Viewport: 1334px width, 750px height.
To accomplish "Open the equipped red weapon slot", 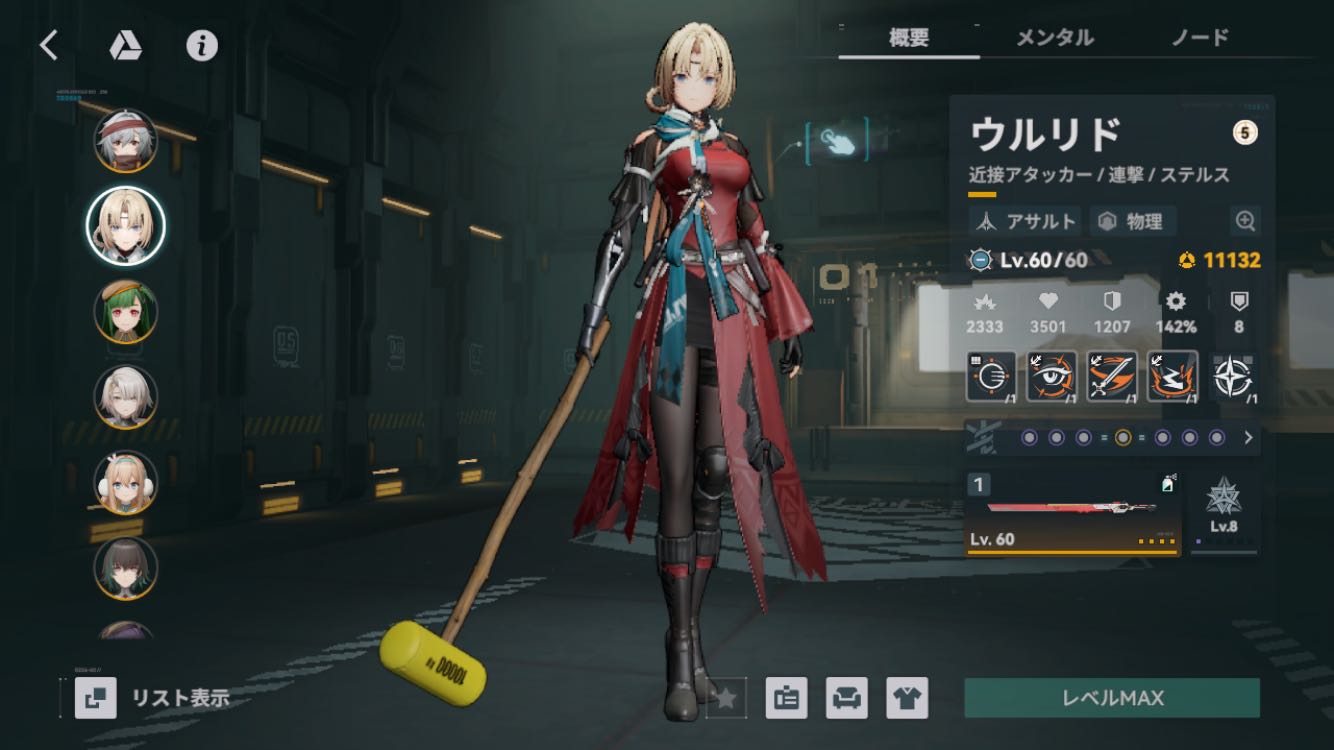I will click(x=1071, y=513).
